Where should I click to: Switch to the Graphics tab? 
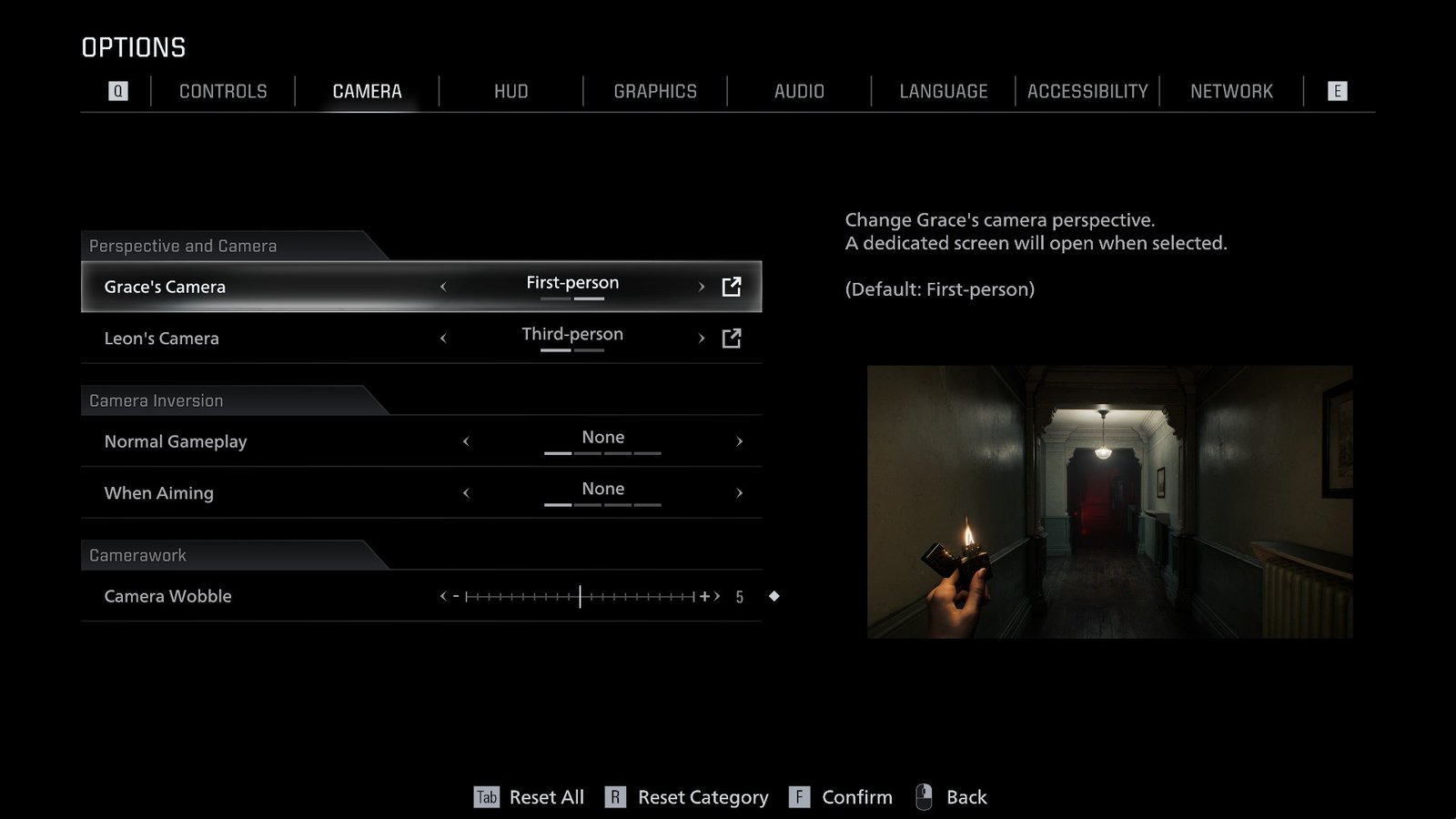point(655,90)
